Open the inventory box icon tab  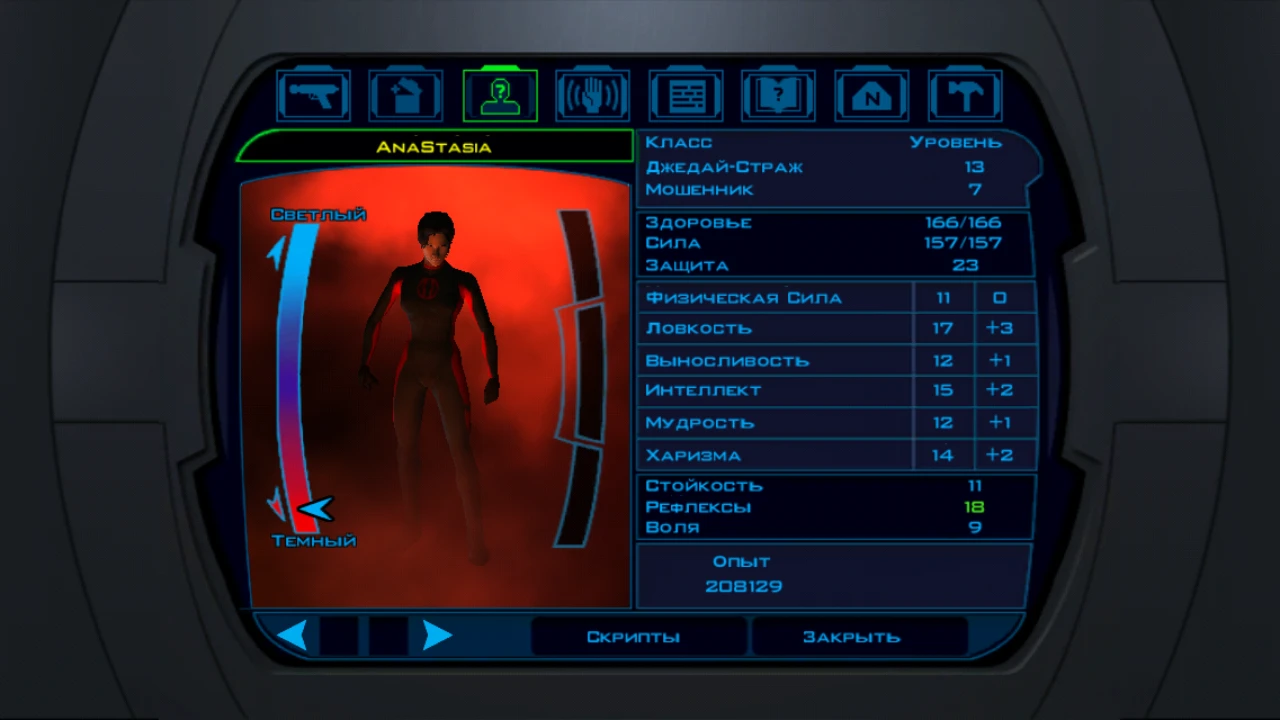(406, 93)
